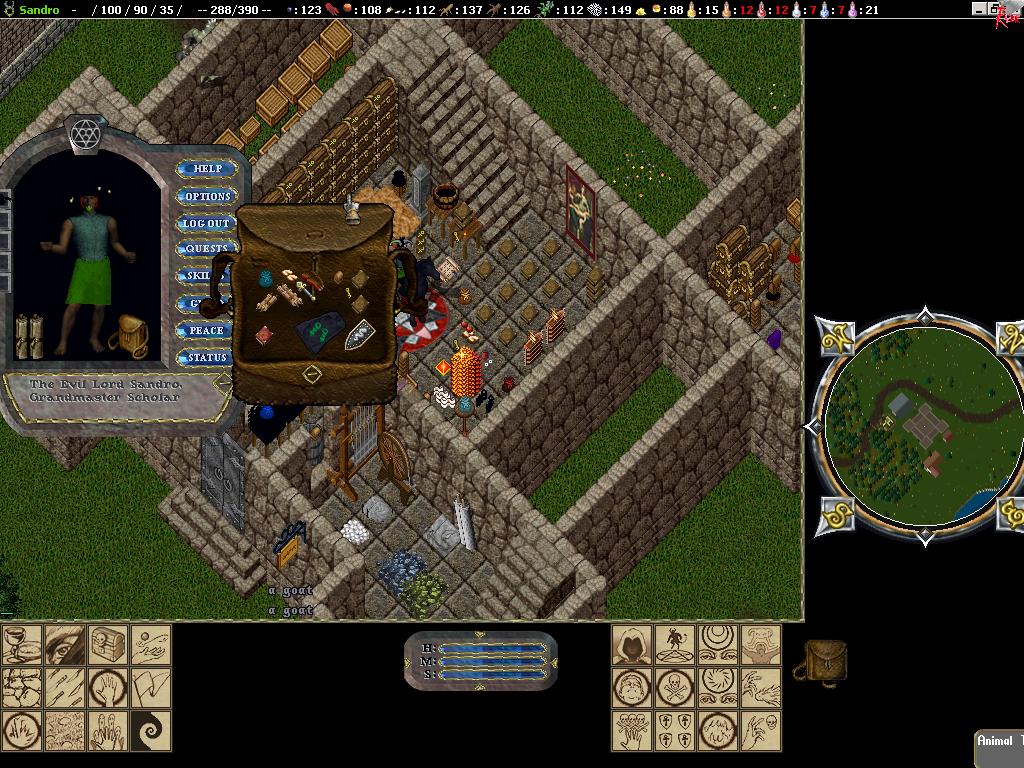1024x768 pixels.
Task: Open the standalone backpack icon beside the spell grid
Action: (822, 661)
